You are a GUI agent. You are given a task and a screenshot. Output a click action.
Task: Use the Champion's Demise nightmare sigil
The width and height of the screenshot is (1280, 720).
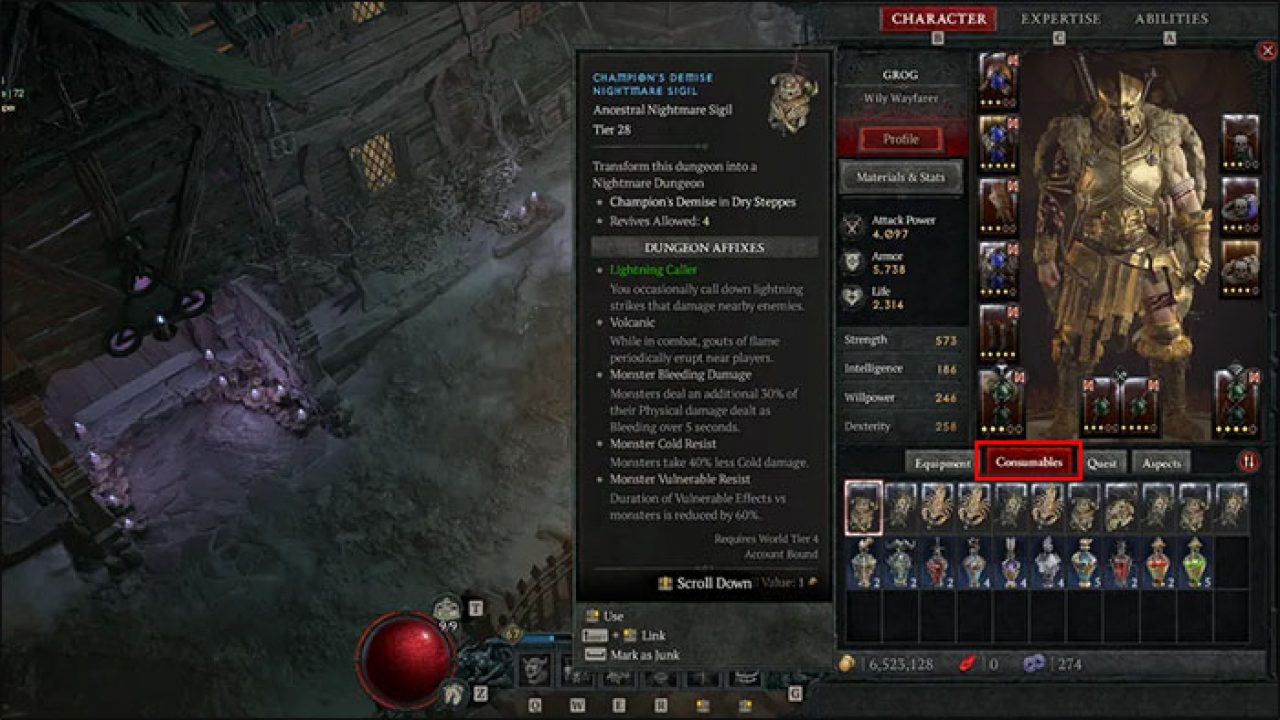click(612, 616)
